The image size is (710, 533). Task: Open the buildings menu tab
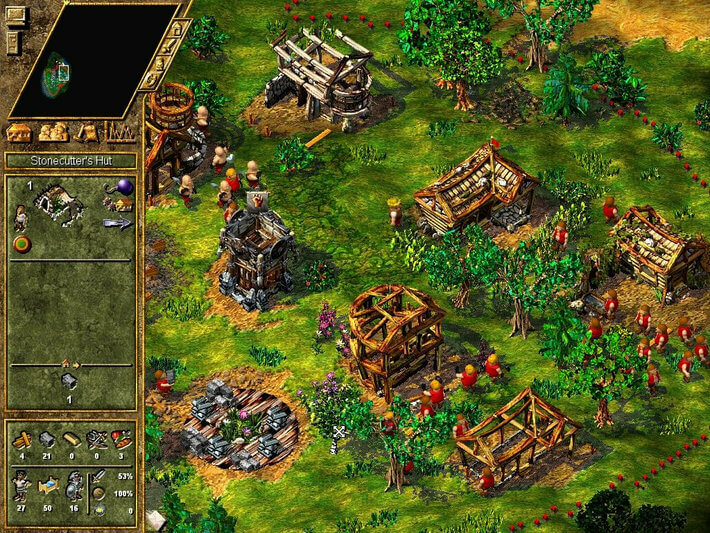coord(19,132)
